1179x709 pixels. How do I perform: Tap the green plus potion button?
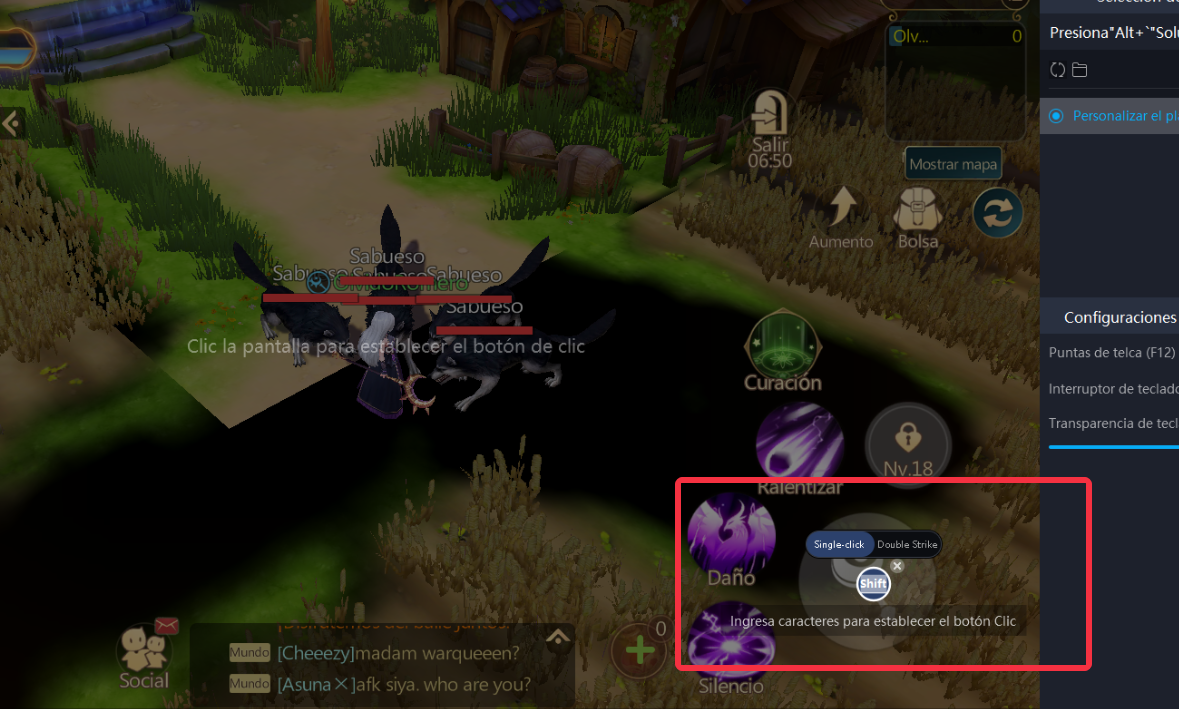(639, 651)
